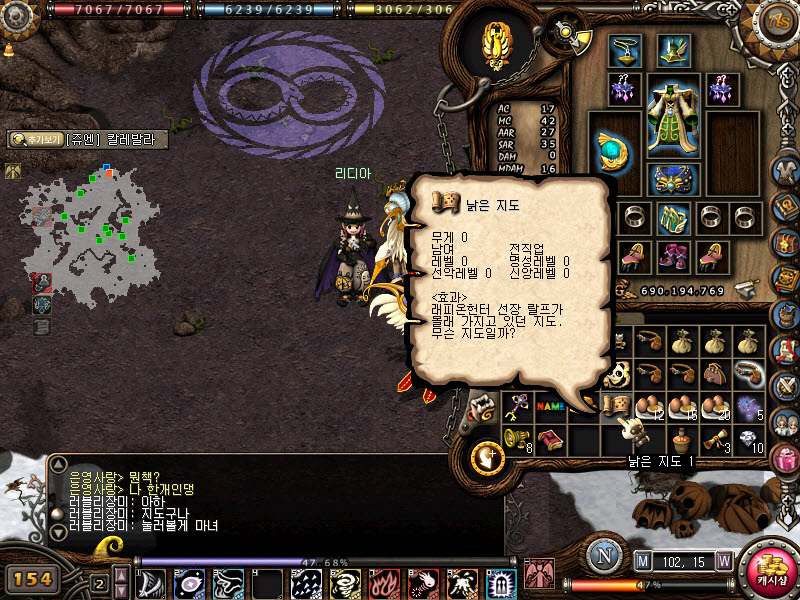
Task: Open the cash shop (캐시샵)
Action: click(x=770, y=570)
